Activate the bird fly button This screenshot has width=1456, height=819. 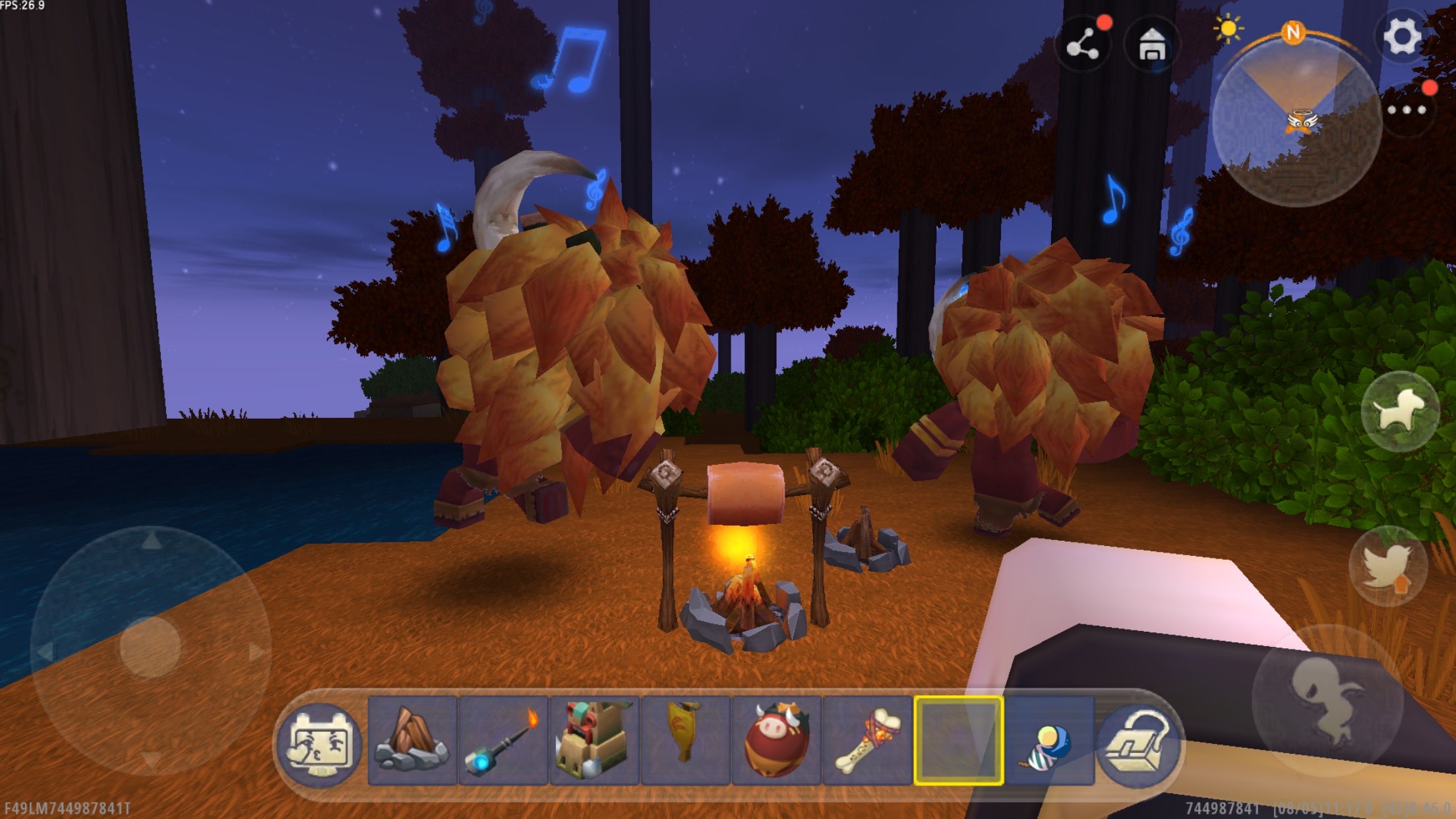click(1388, 566)
